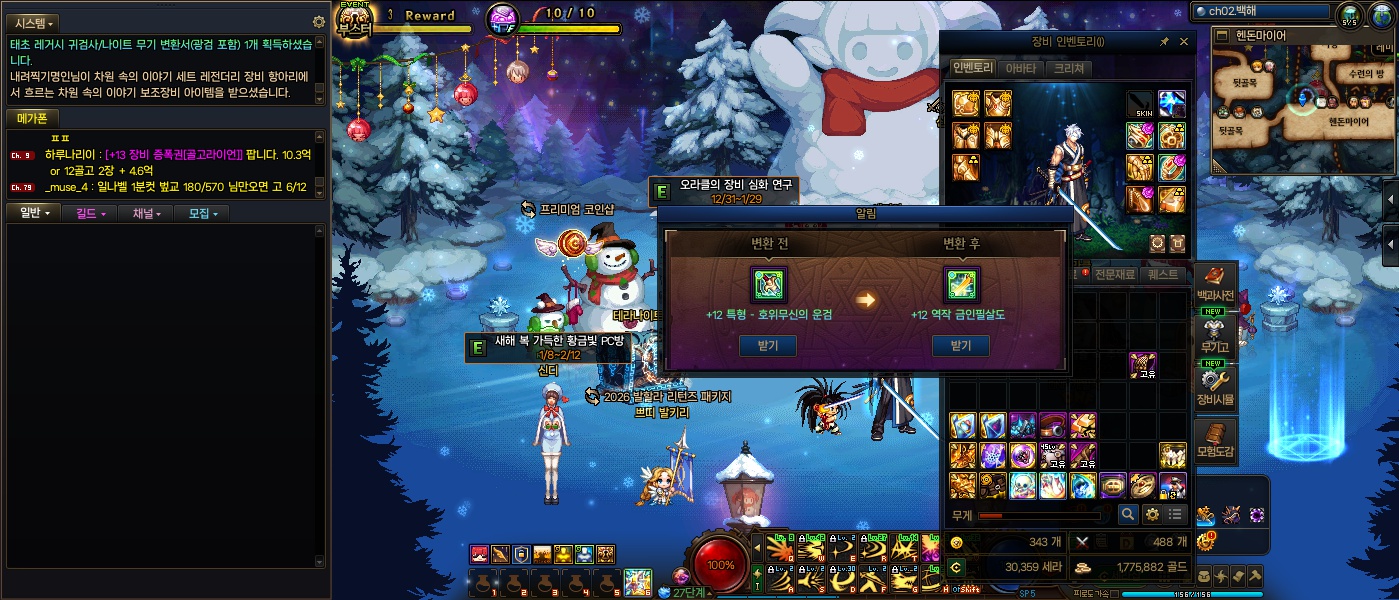Open the 백과사전 encyclopedia button
1399x600 pixels.
(1215, 283)
